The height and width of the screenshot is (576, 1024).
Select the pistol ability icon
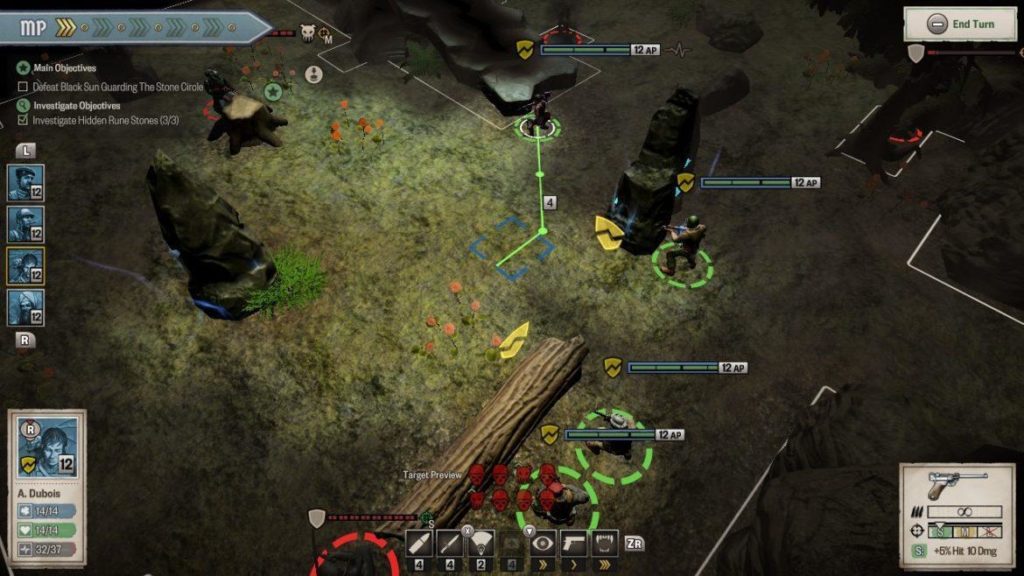(574, 544)
